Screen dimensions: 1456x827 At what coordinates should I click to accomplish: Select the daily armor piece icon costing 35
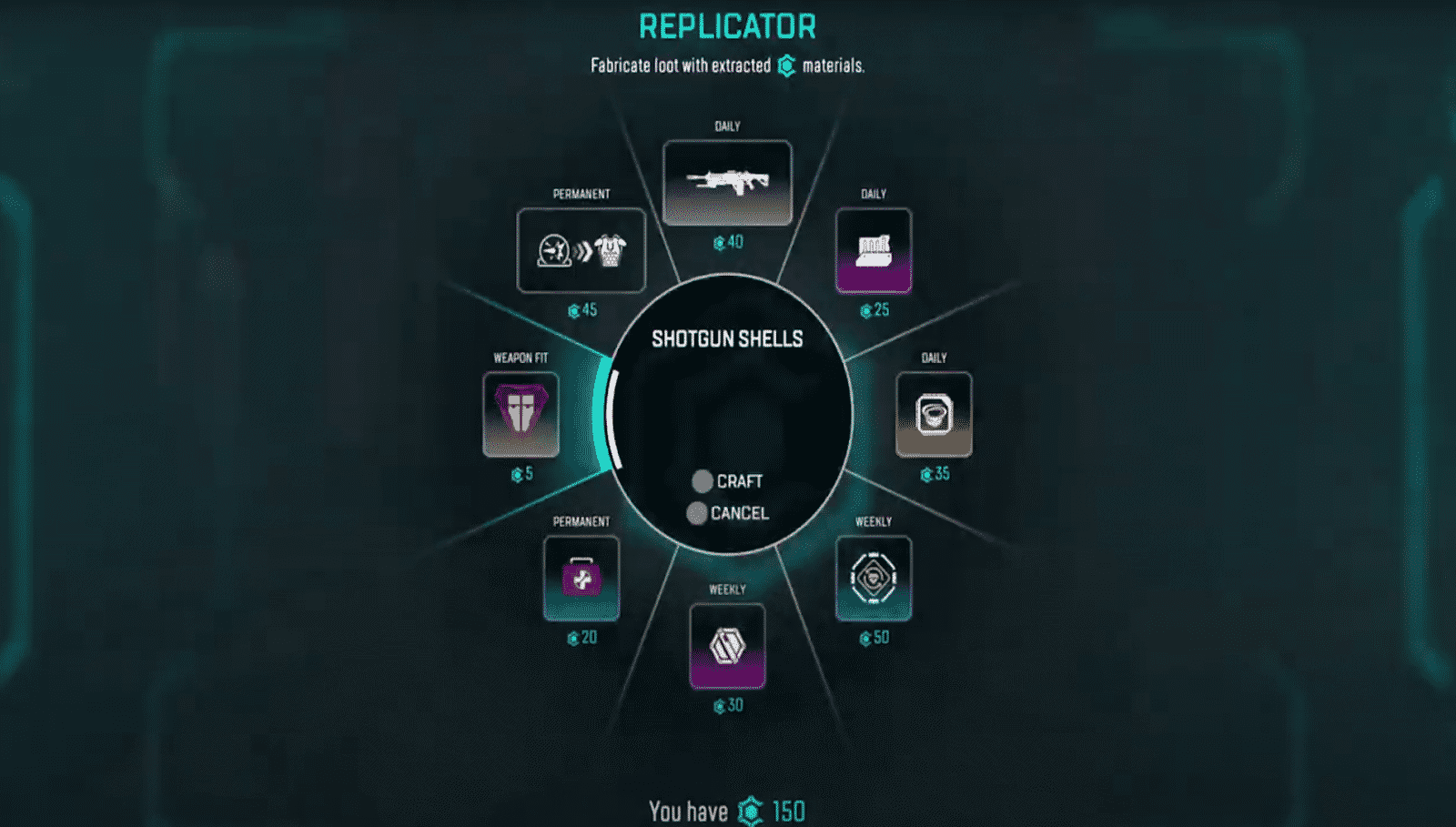(x=933, y=414)
